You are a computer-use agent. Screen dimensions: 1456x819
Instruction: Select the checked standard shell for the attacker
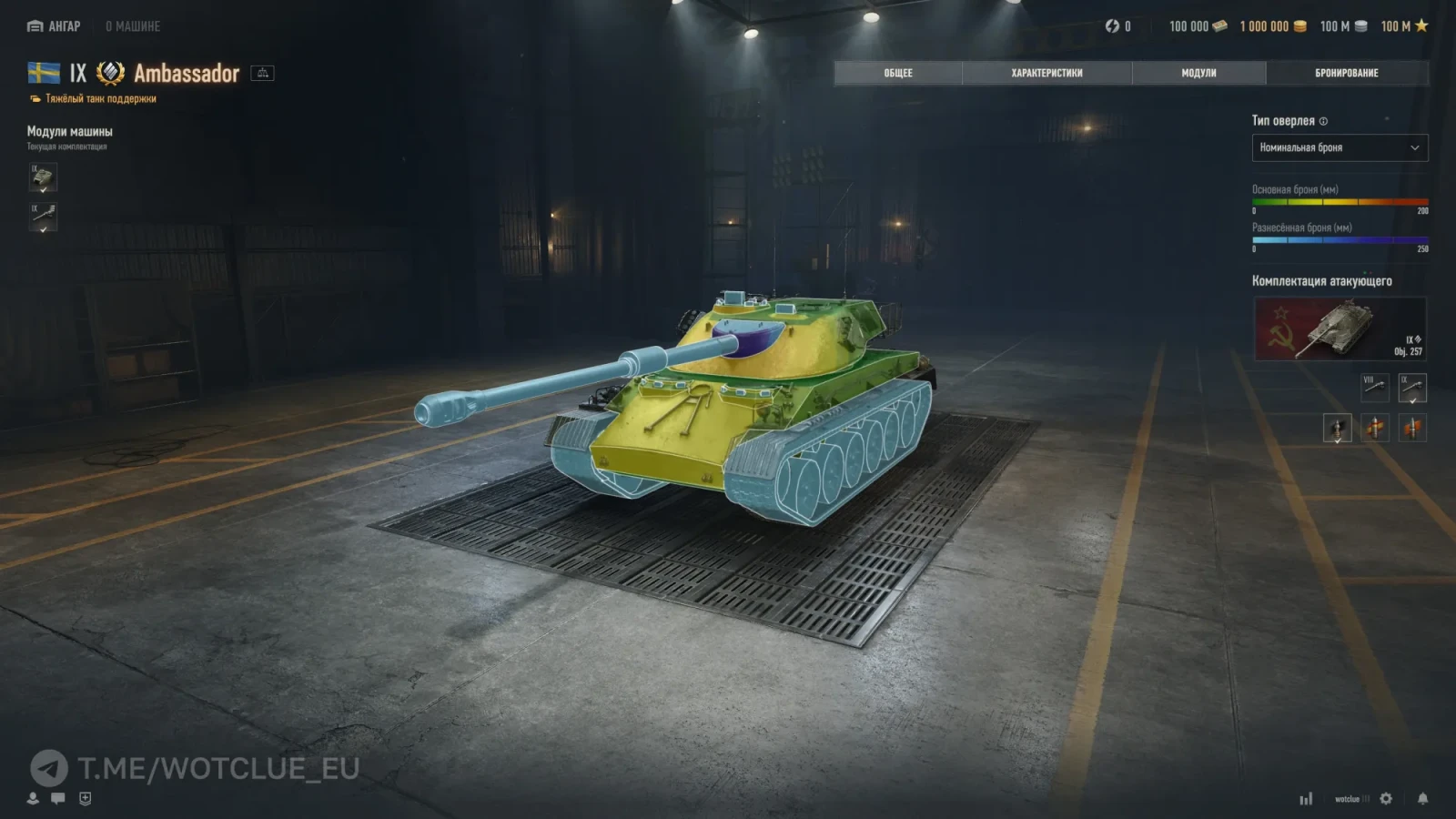click(x=1337, y=428)
